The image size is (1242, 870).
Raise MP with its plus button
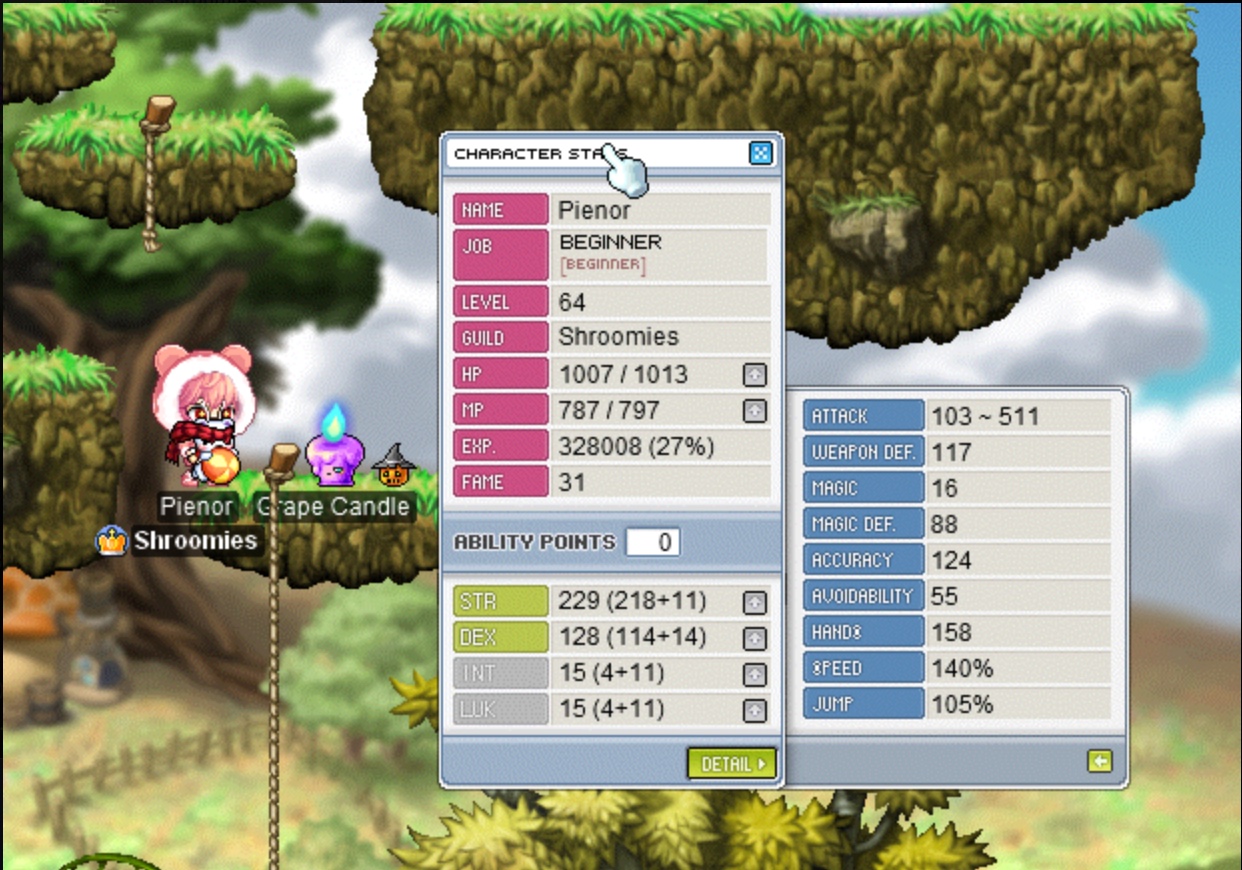pyautogui.click(x=755, y=411)
